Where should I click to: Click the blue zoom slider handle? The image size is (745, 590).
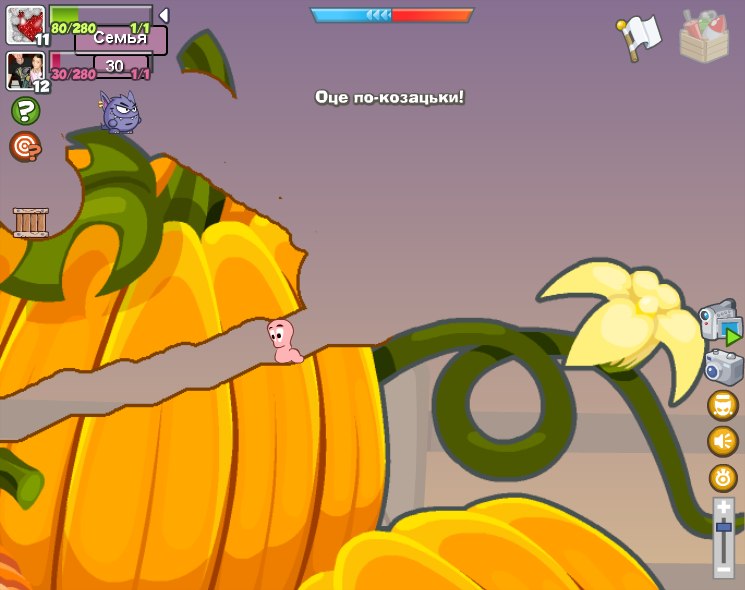(x=723, y=528)
